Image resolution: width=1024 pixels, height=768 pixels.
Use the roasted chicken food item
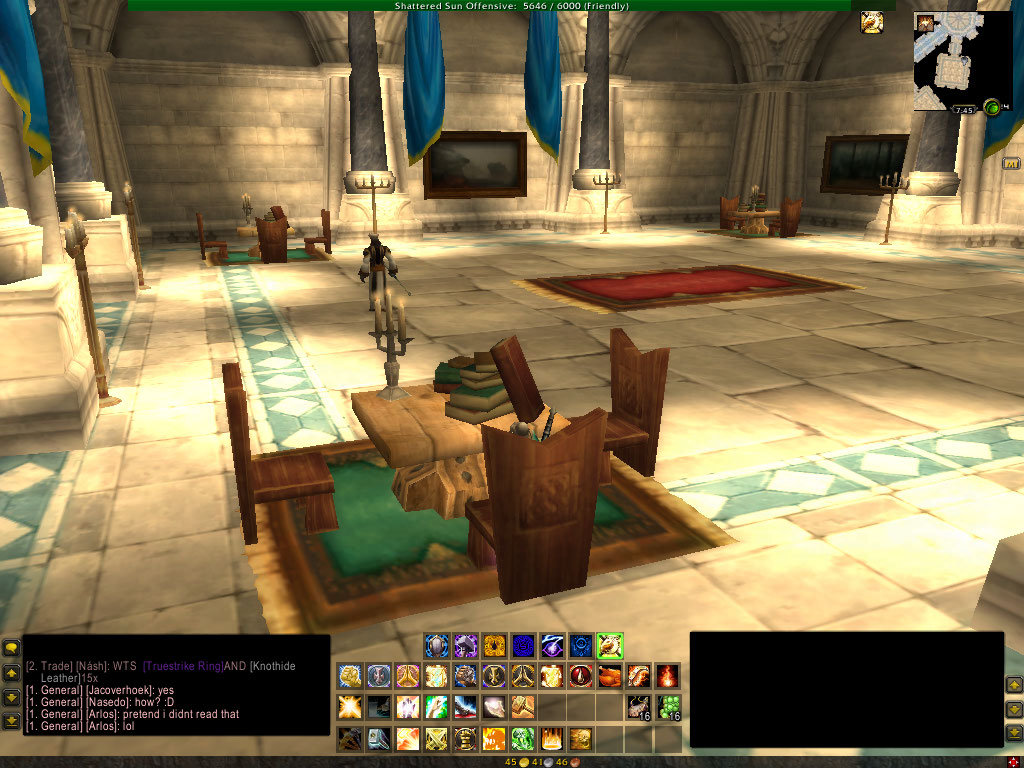pos(609,677)
